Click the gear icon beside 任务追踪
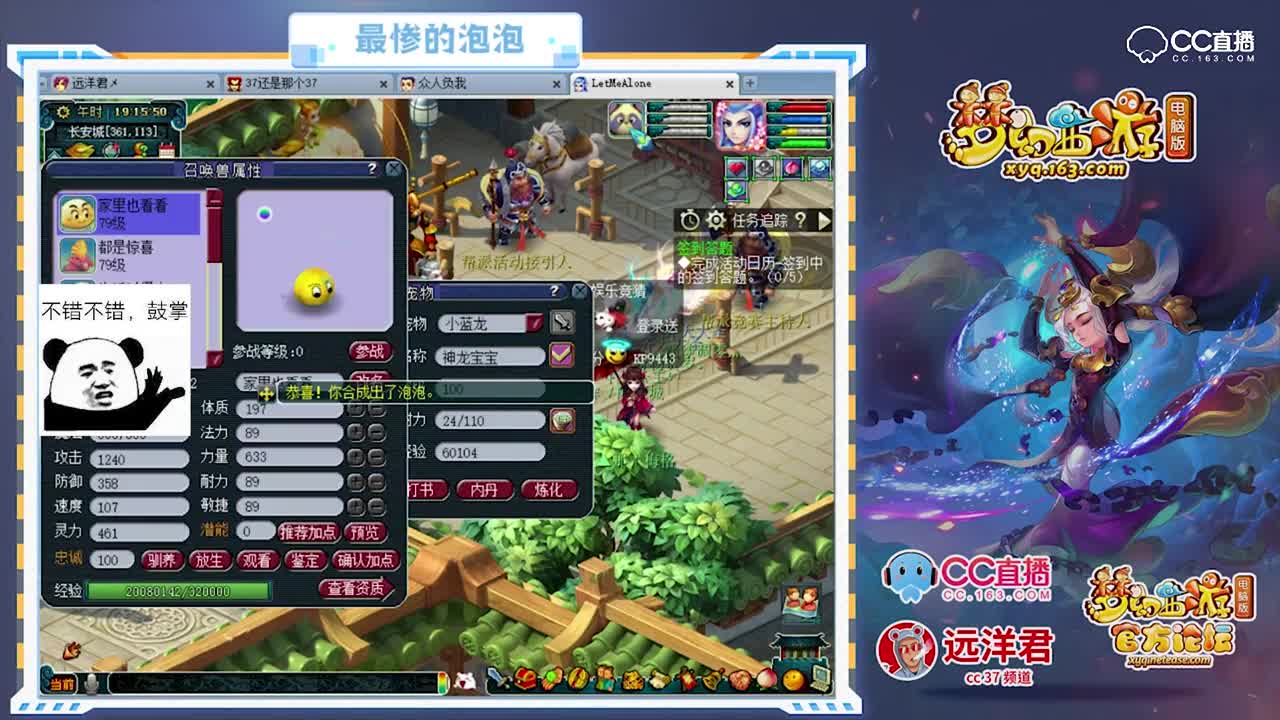 (x=716, y=220)
